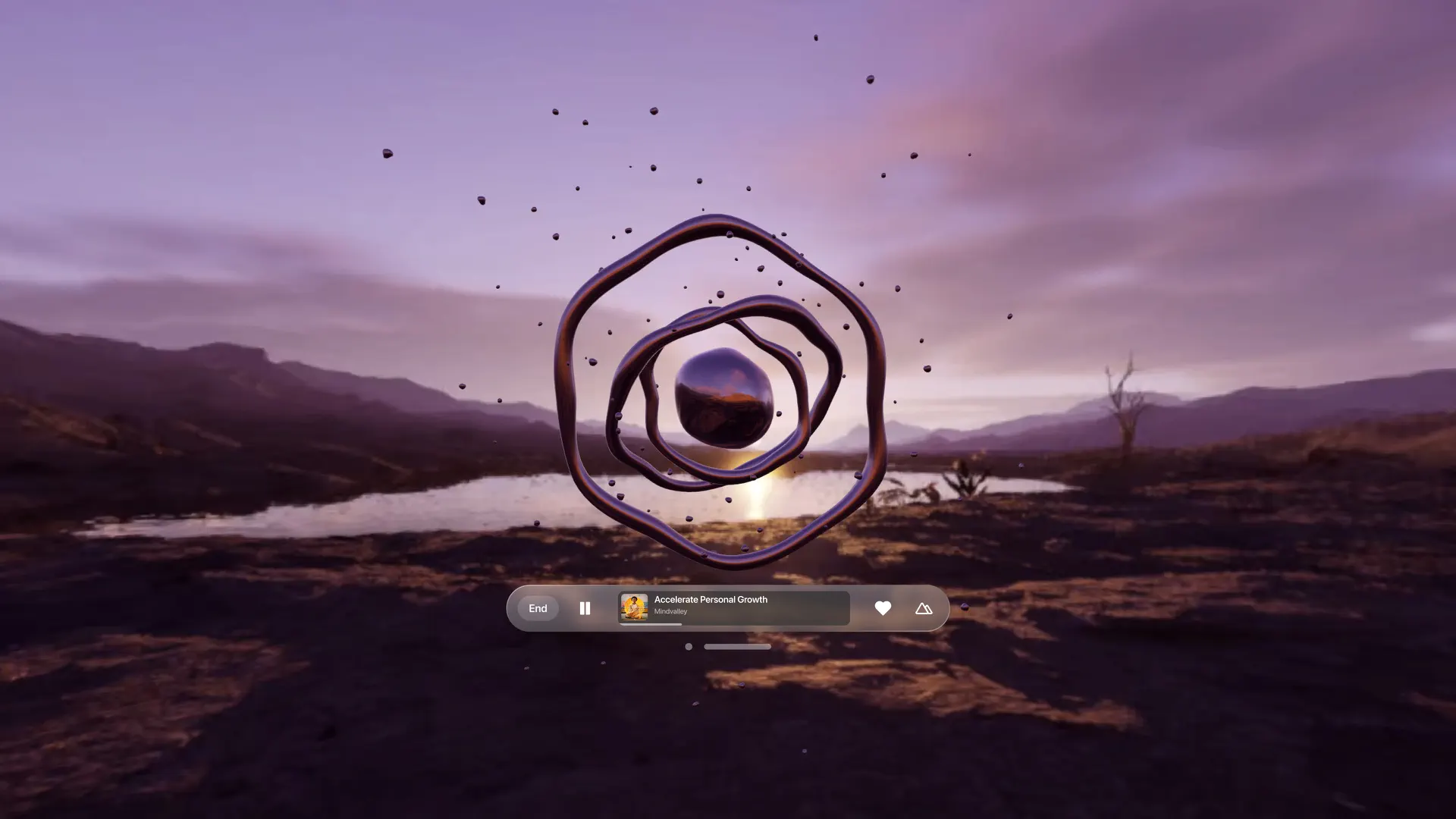Screen dimensions: 1456x819
Task: Tap the metallic orb visualization
Action: 724,398
